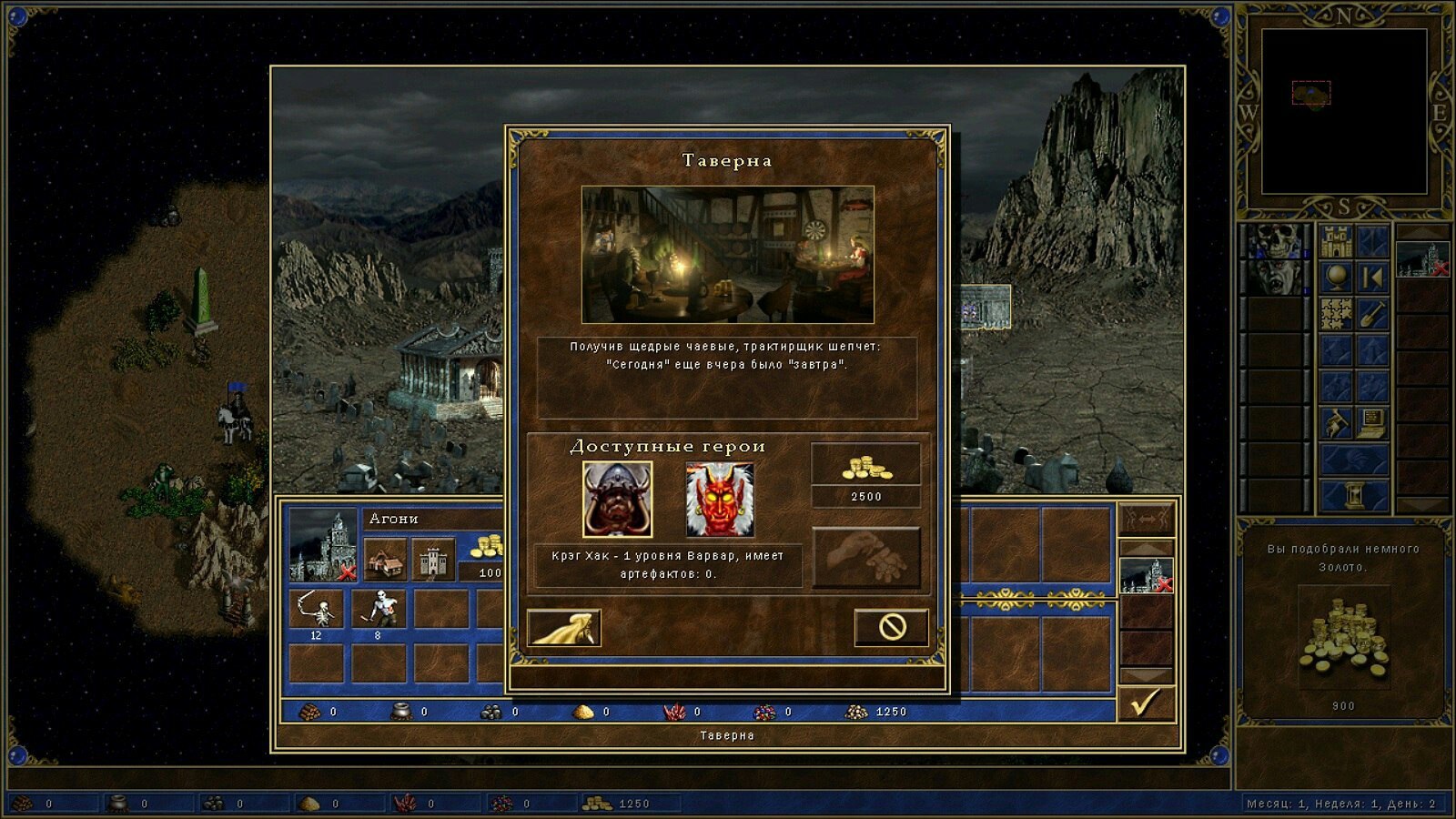Click the greyed-out recruit hero button

(865, 557)
